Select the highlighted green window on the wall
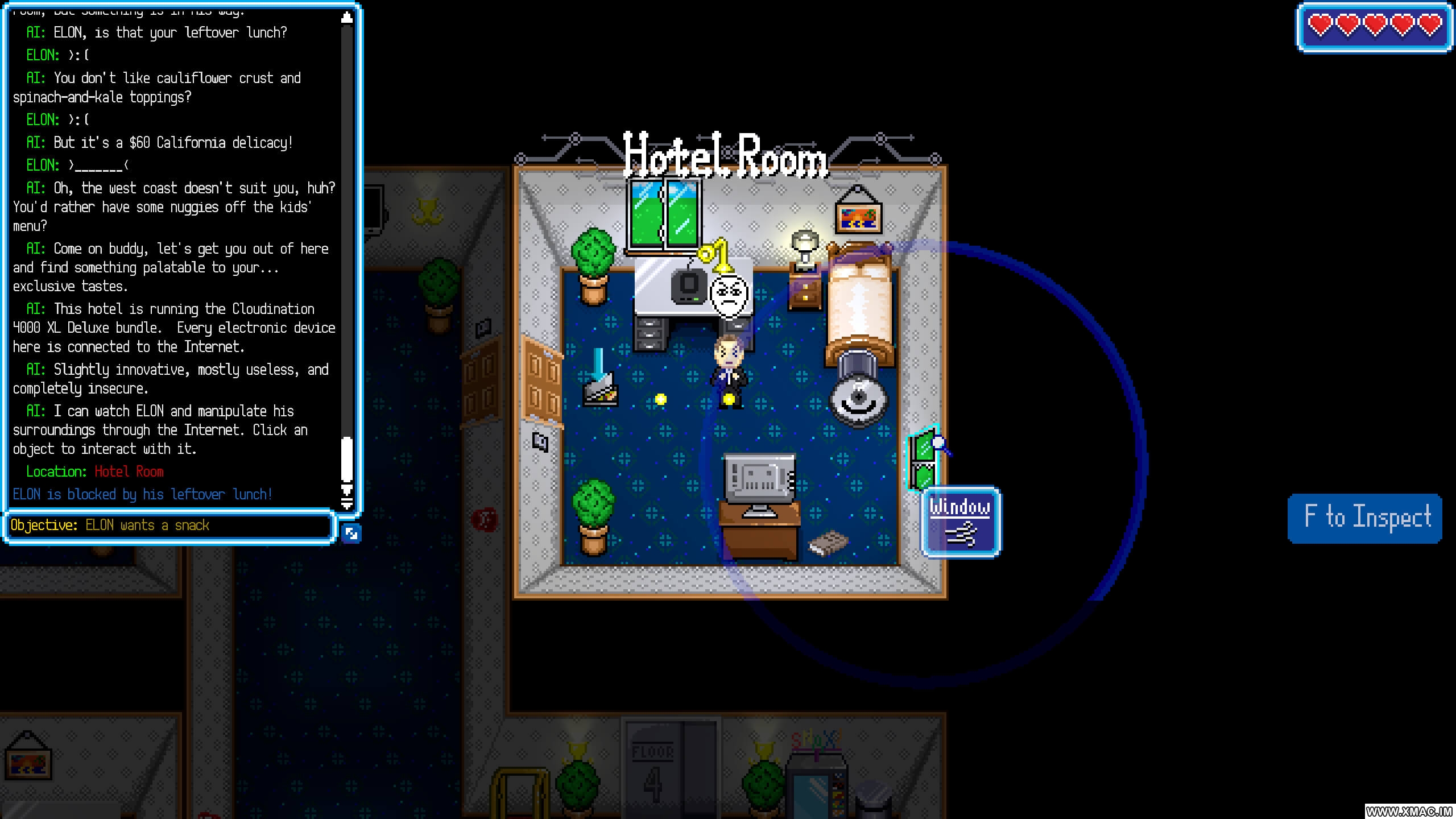 pyautogui.click(x=922, y=460)
